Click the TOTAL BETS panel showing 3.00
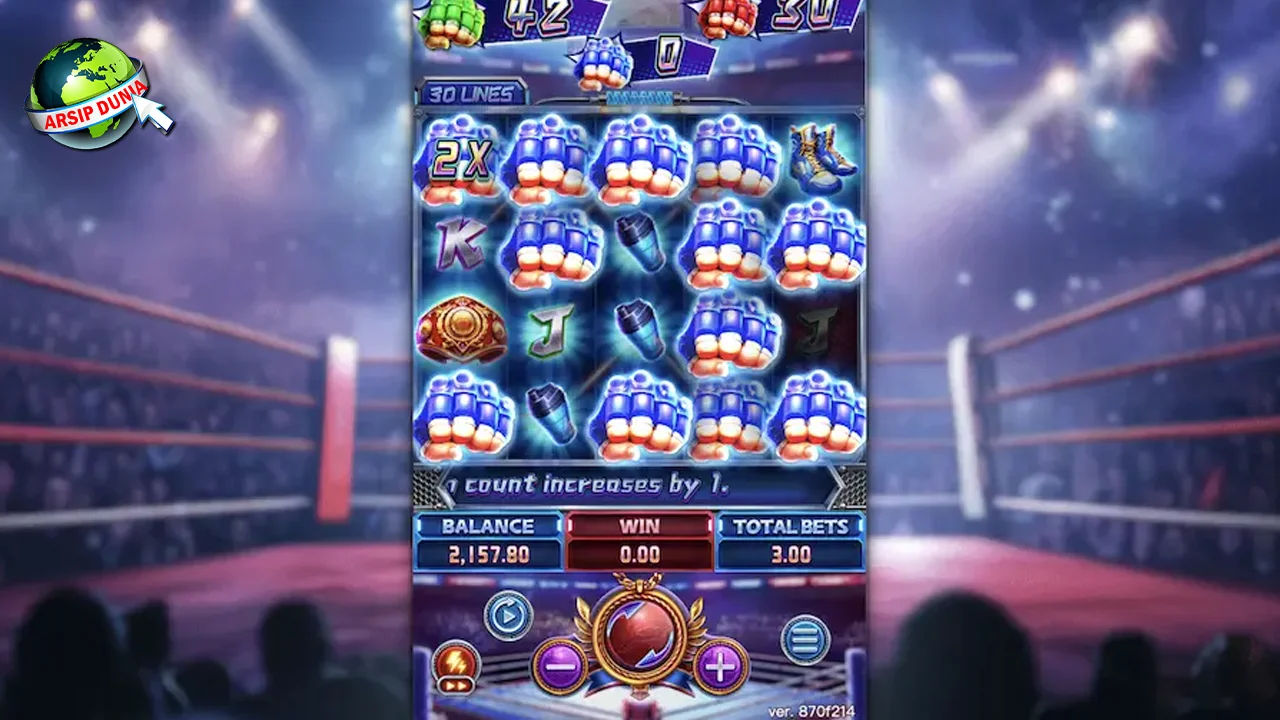Screen dimensions: 1280x720 (792, 540)
